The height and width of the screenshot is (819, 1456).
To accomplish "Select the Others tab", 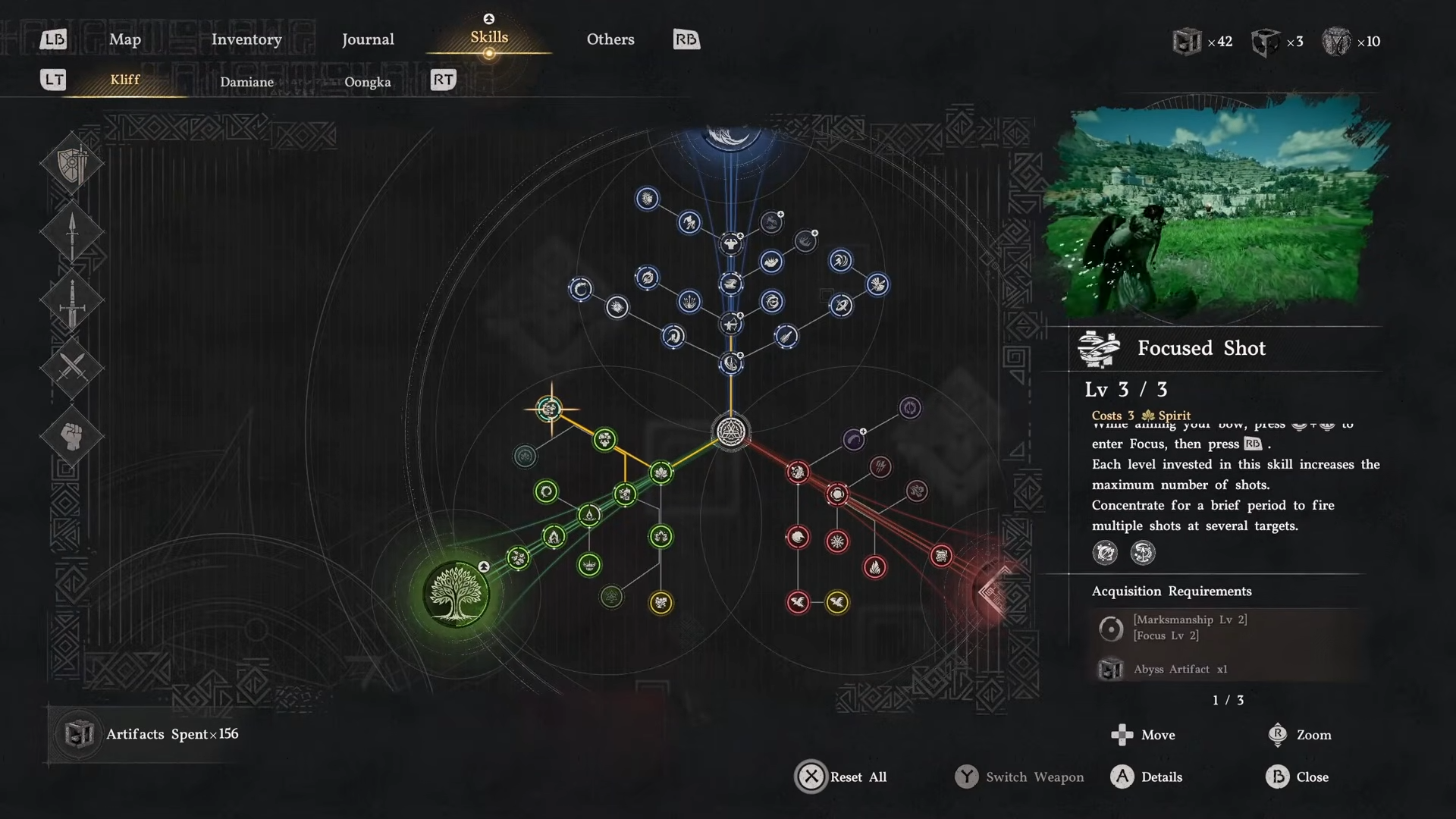I will pos(610,39).
